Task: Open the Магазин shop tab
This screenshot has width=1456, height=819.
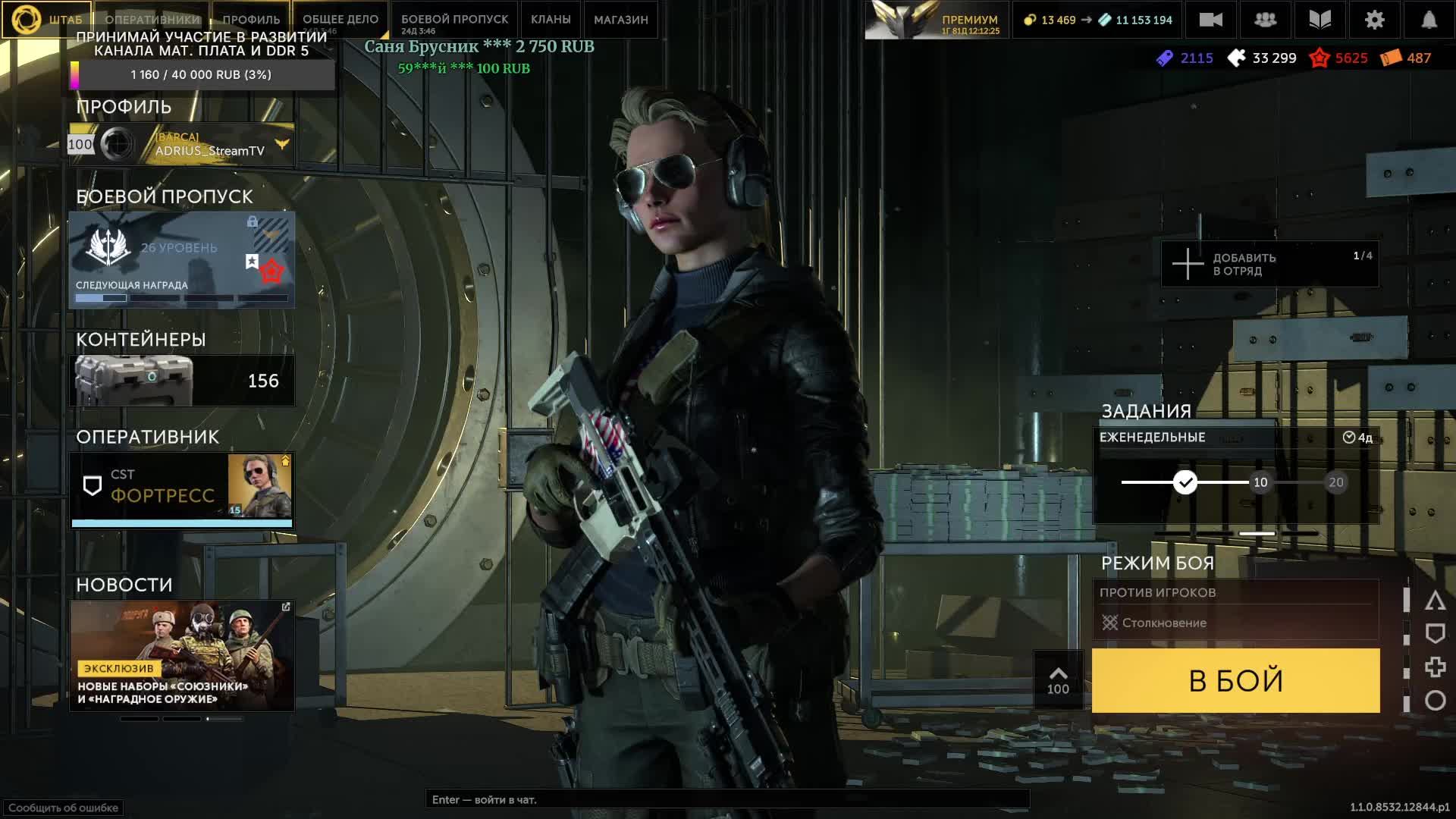Action: pyautogui.click(x=620, y=20)
